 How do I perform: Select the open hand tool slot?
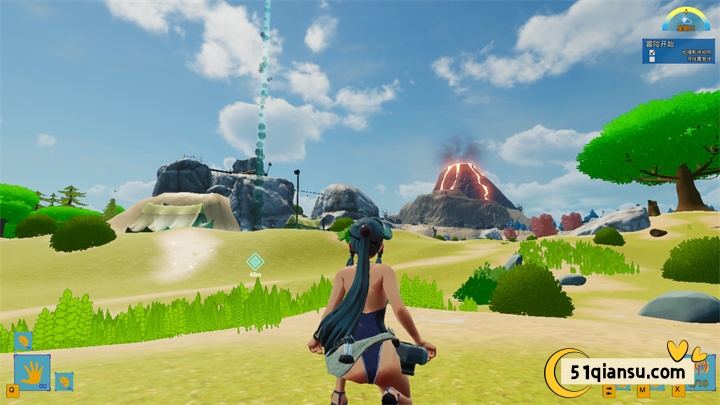tap(33, 372)
